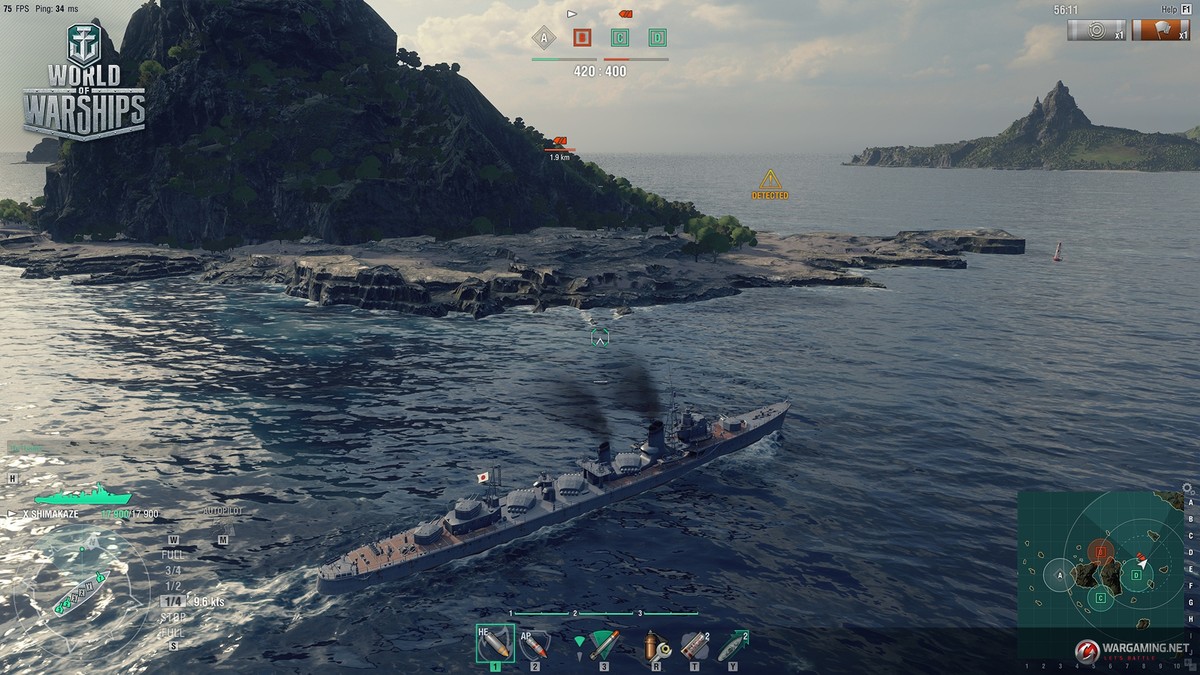Activate the Damage Control Party consumable
The width and height of the screenshot is (1200, 675).
pos(655,645)
